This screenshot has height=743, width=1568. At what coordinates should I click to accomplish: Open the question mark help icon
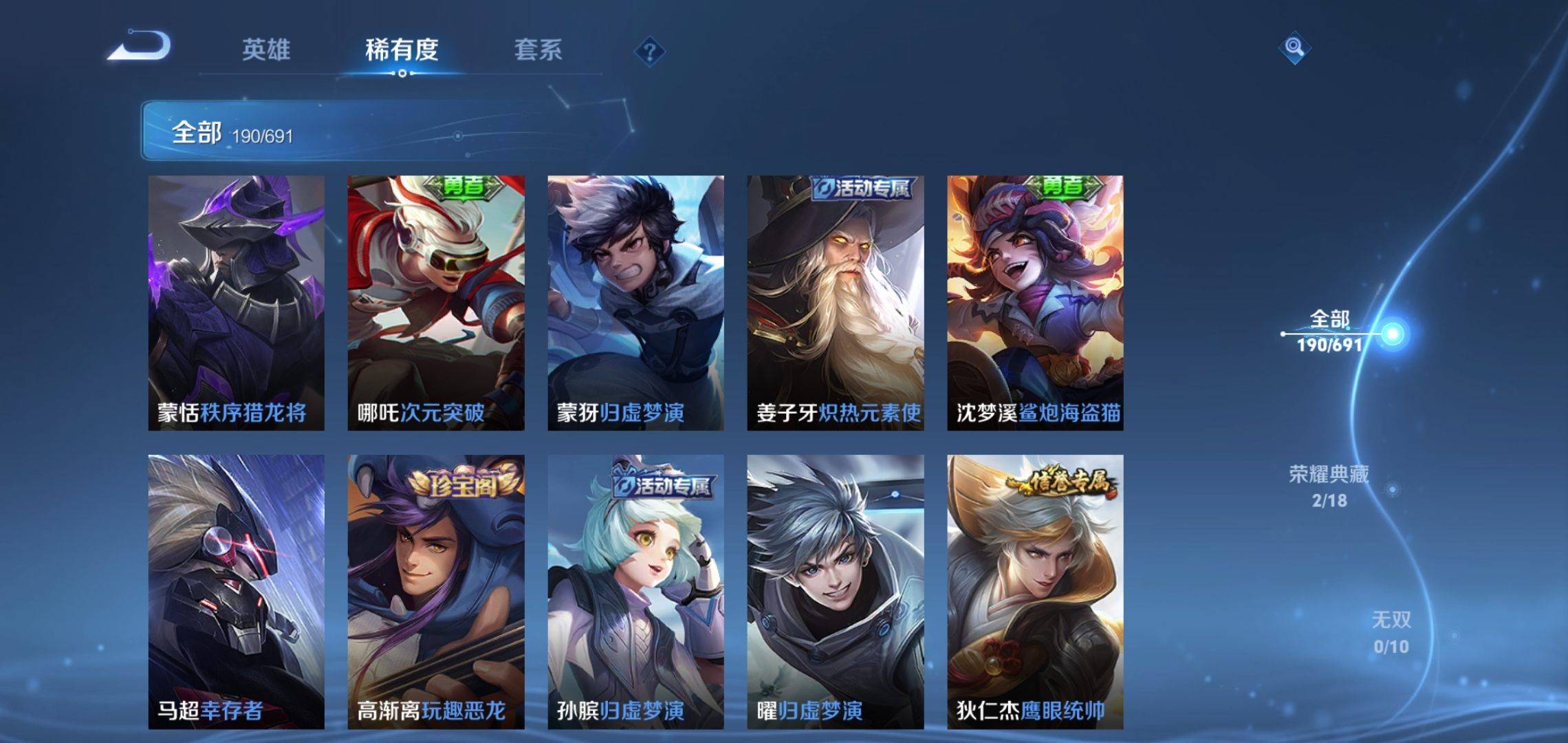(649, 52)
